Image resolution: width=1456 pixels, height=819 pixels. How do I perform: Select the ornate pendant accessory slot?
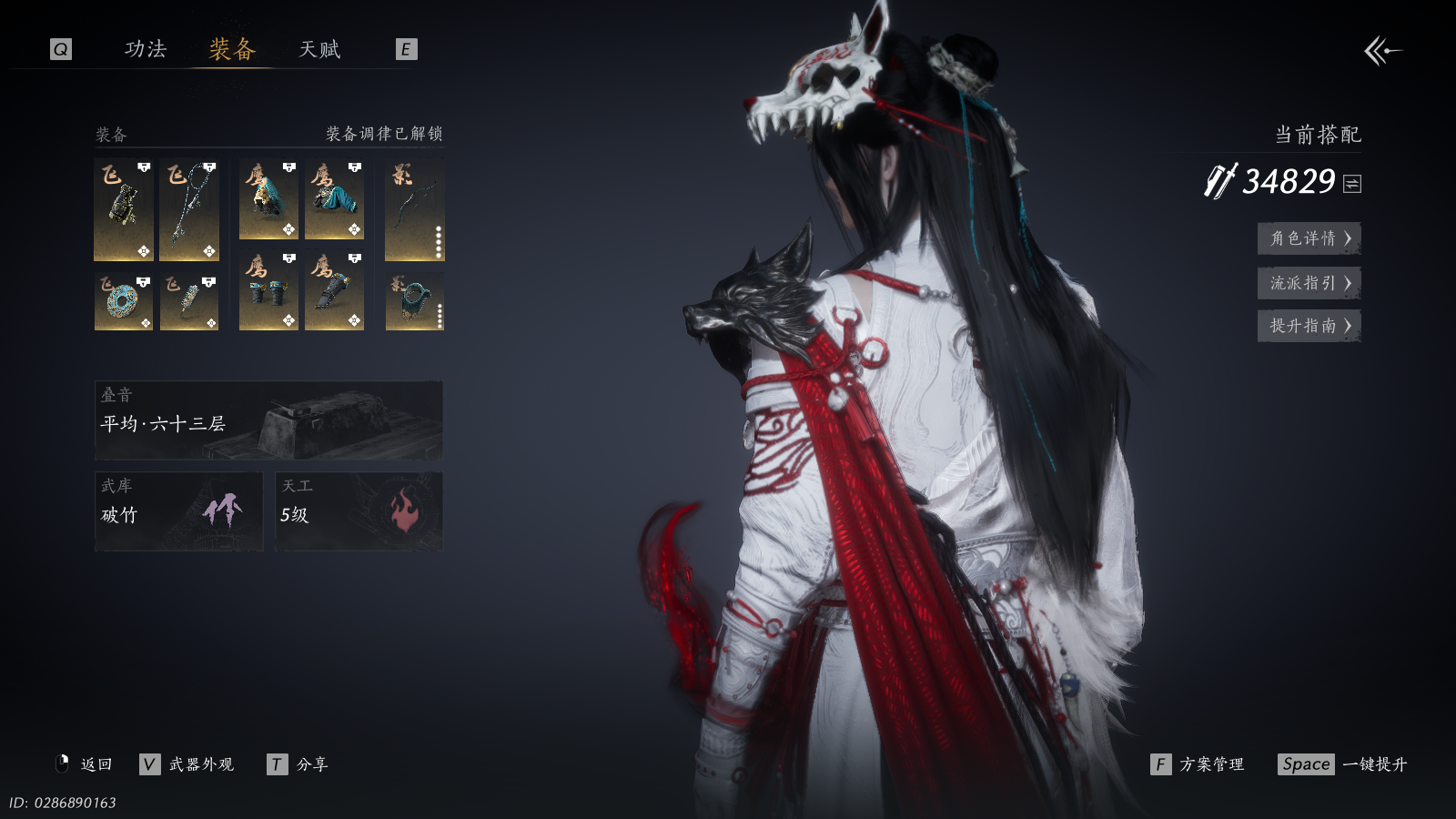(x=189, y=301)
